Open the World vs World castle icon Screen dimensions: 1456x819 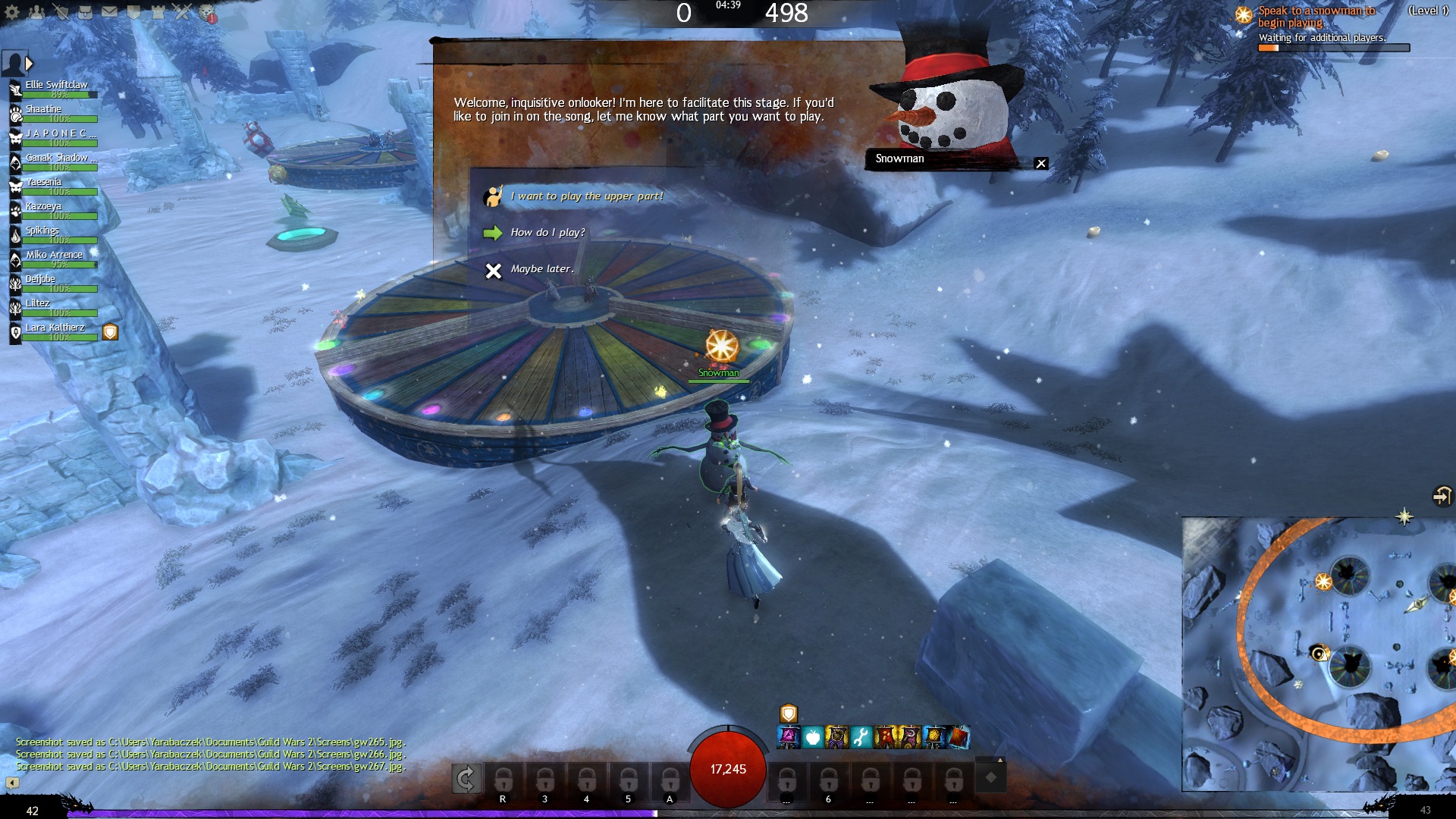158,12
